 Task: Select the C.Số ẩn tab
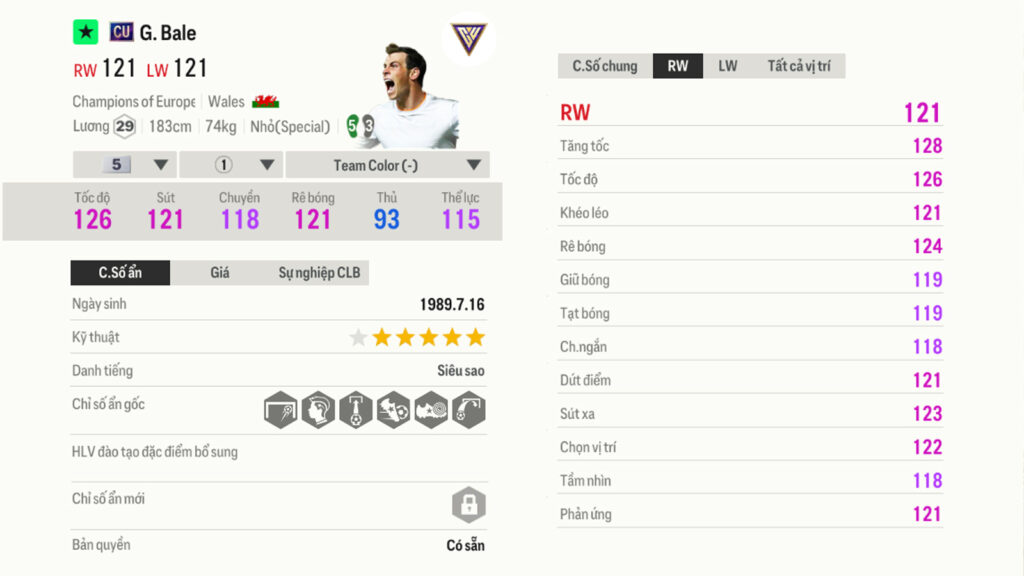[x=120, y=273]
